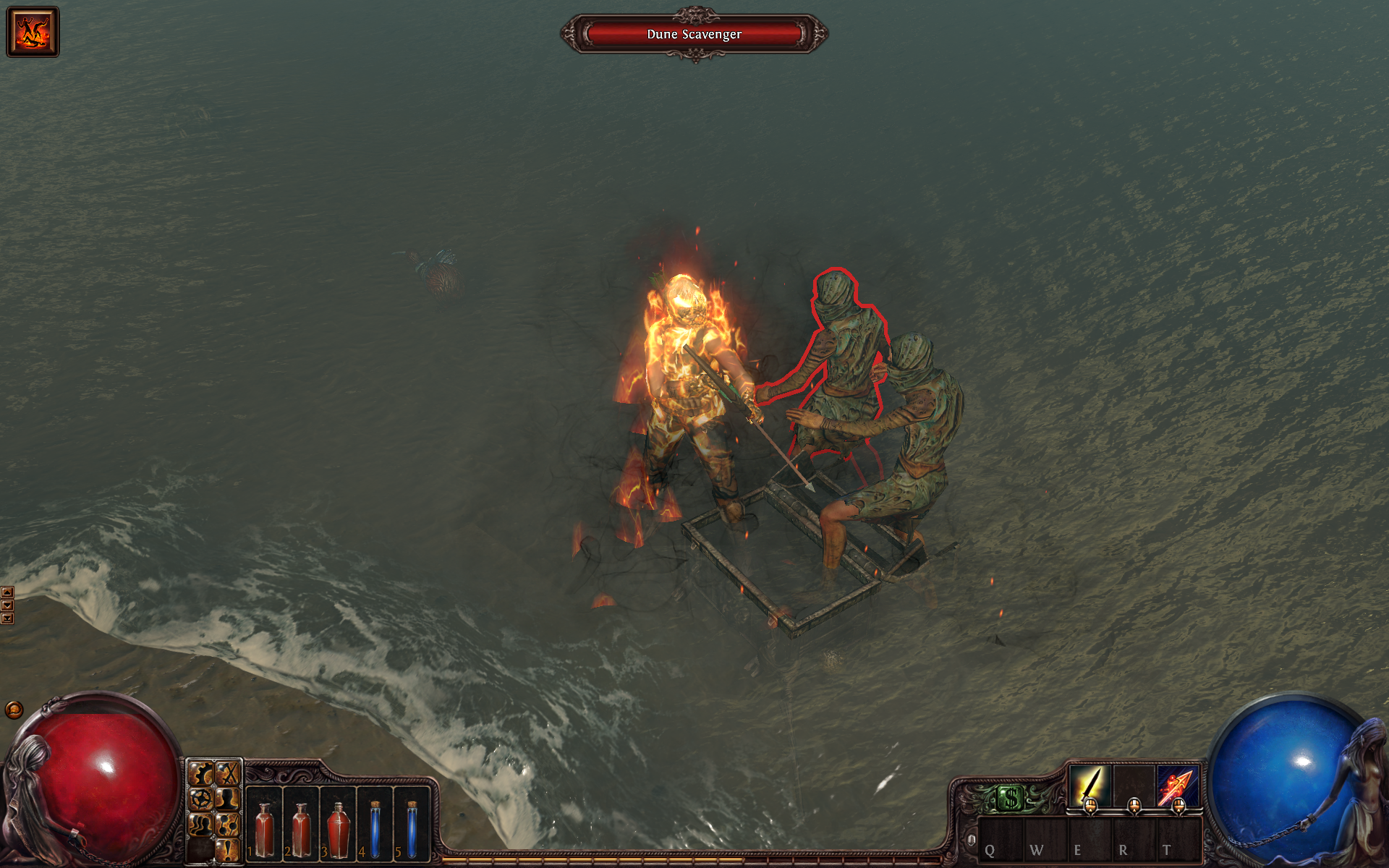Viewport: 1389px width, 868px height.
Task: Select the glowing sword attack skill
Action: point(1090,786)
